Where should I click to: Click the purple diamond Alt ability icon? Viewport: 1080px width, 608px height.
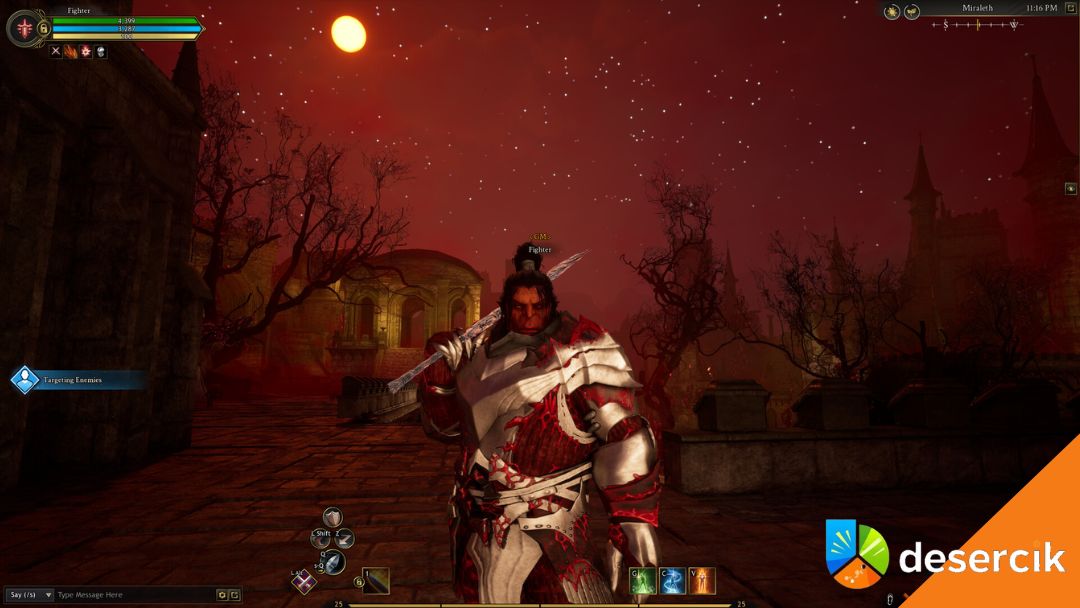pyautogui.click(x=303, y=580)
